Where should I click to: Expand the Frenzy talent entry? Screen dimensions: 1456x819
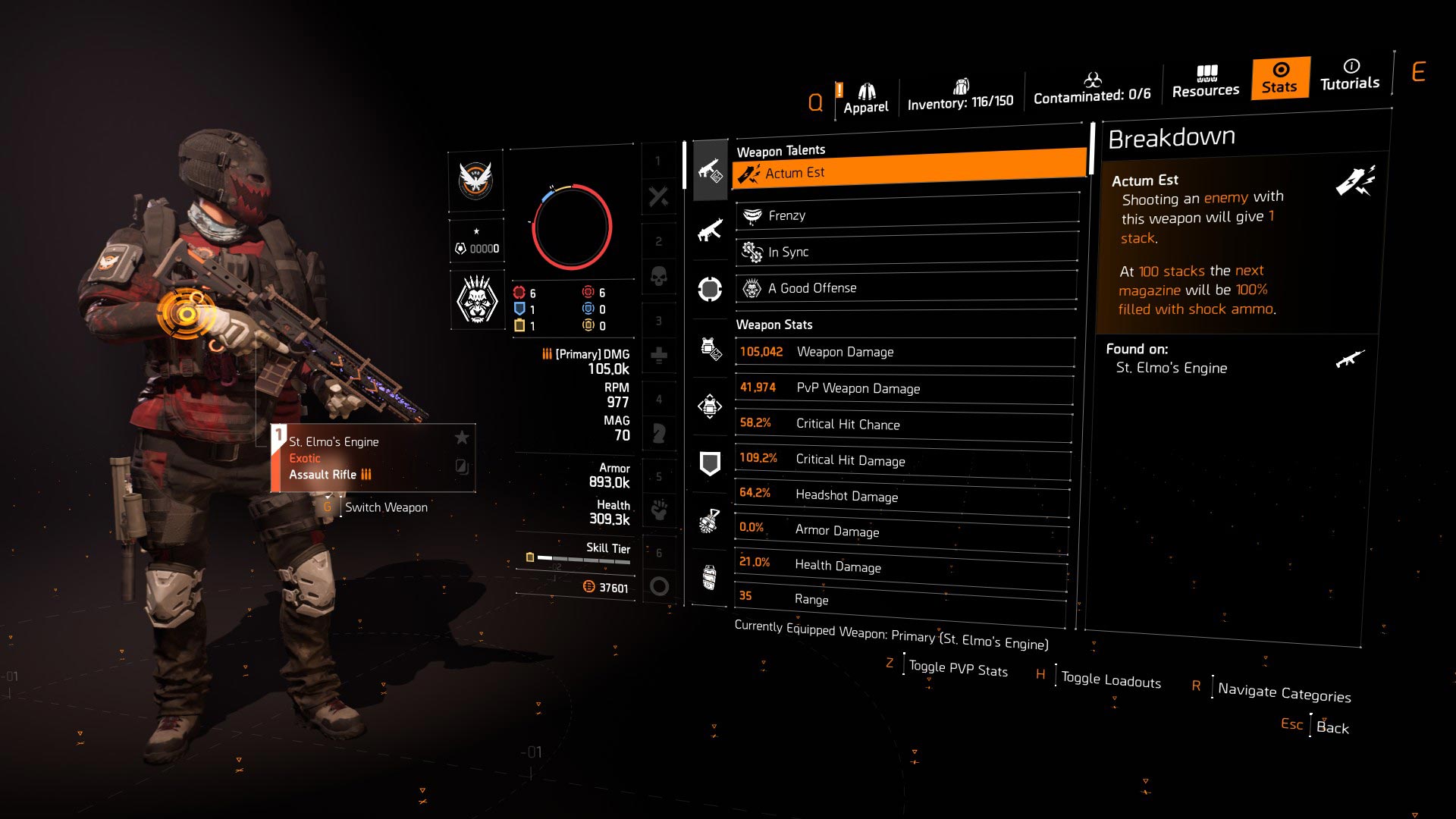pos(906,215)
